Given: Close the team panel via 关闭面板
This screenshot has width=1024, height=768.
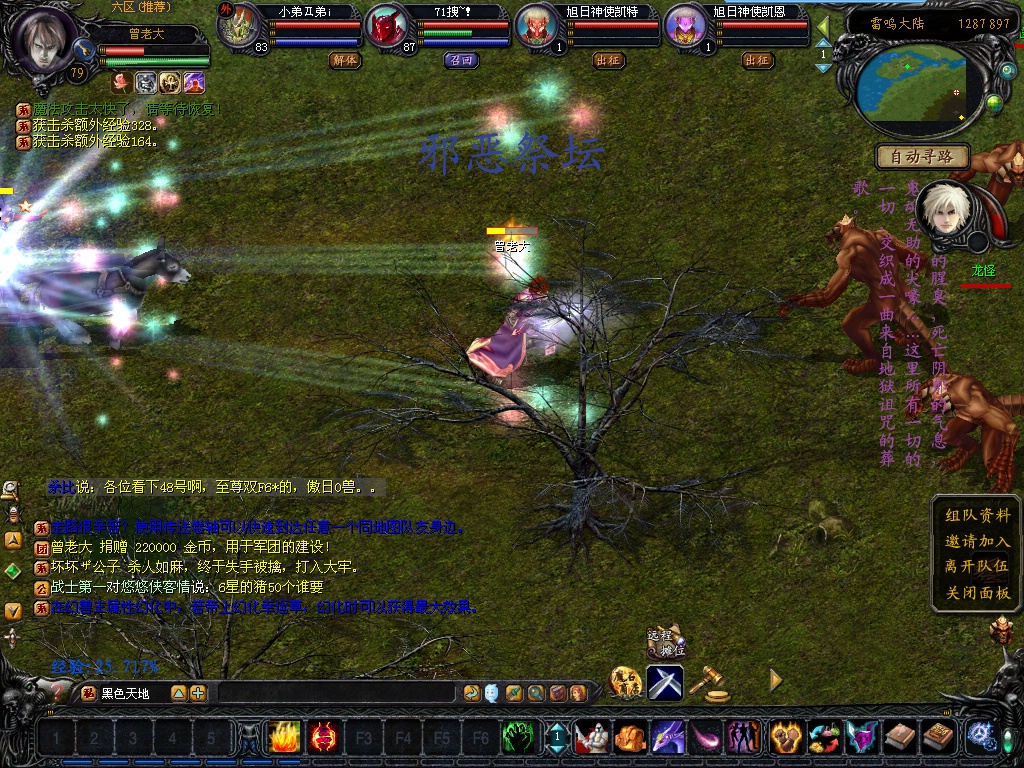Looking at the screenshot, I should [977, 592].
